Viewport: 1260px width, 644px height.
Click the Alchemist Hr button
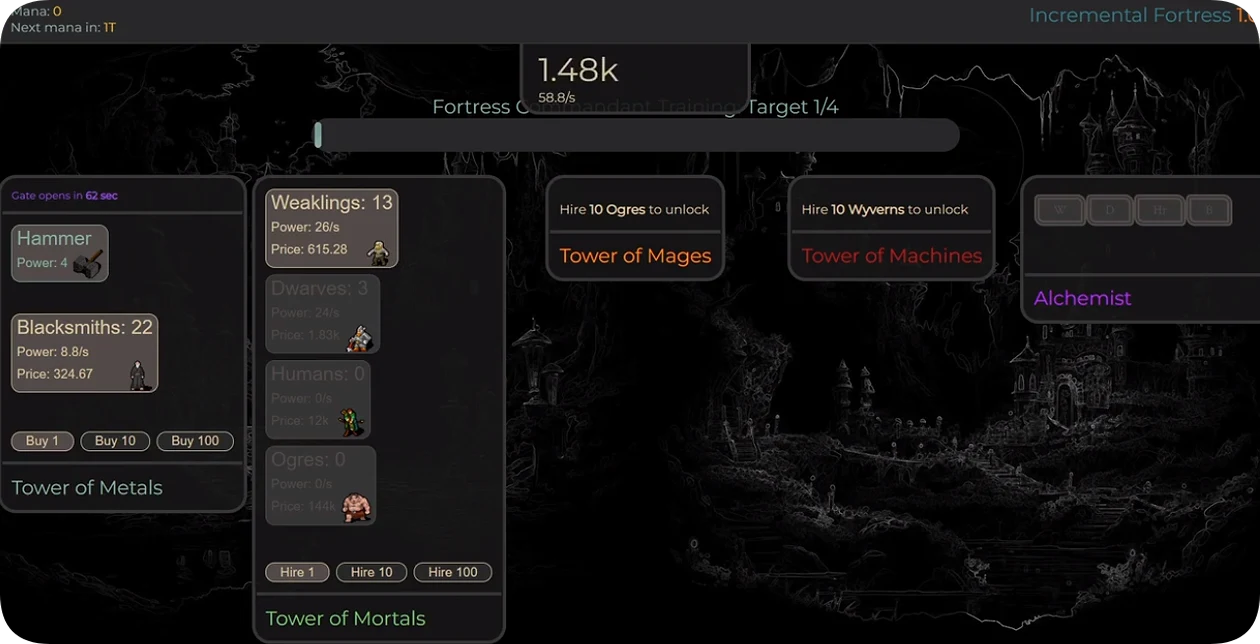click(x=1159, y=210)
